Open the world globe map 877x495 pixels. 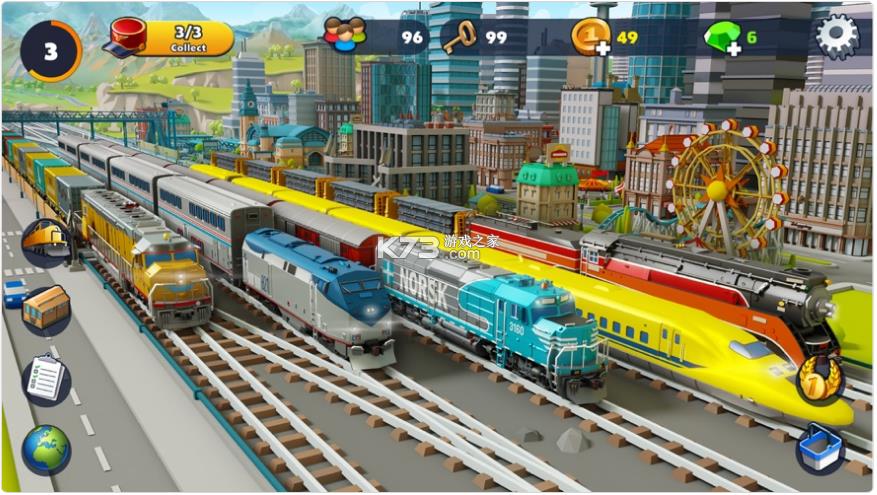coord(46,449)
